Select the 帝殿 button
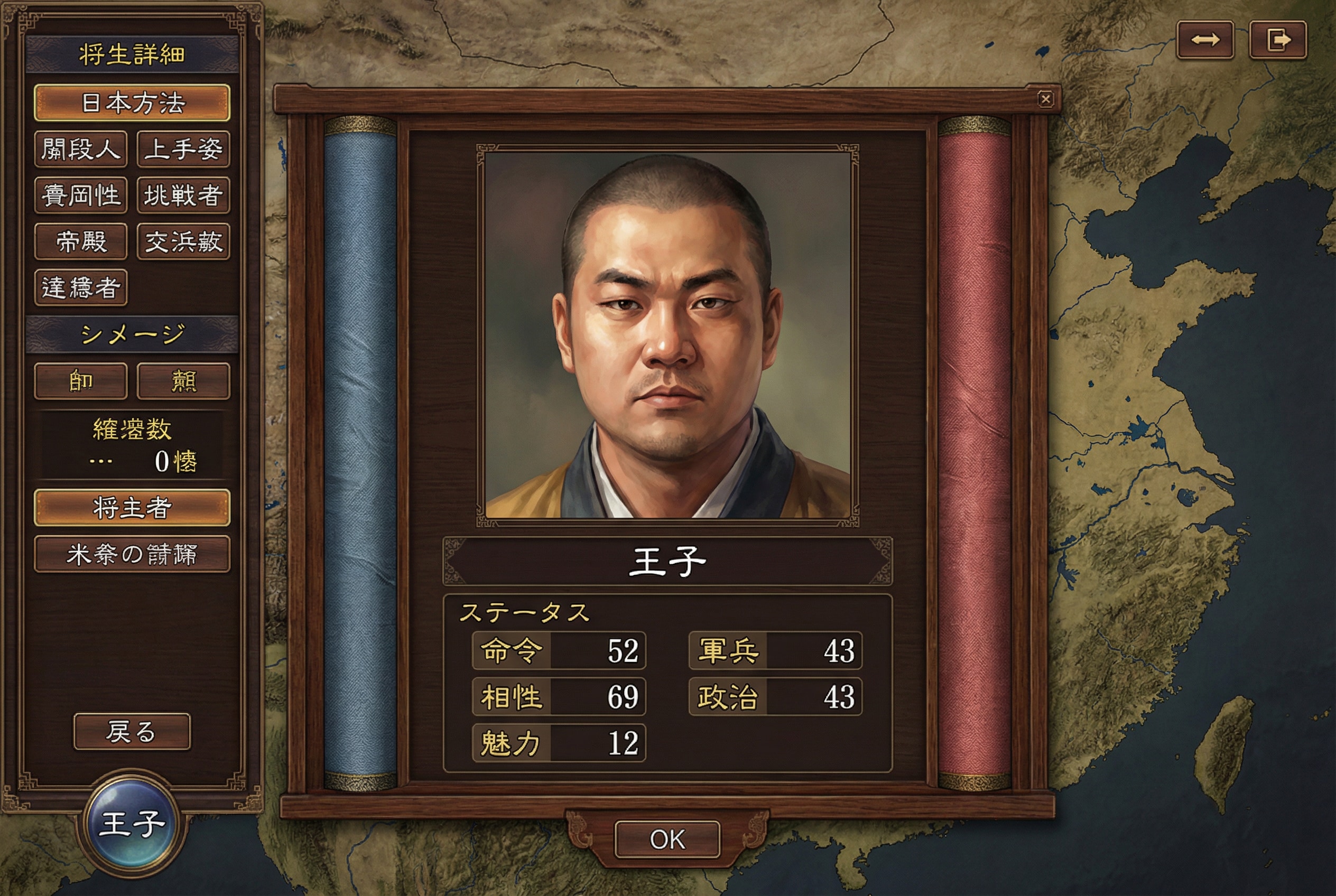The image size is (1336, 896). 81,241
